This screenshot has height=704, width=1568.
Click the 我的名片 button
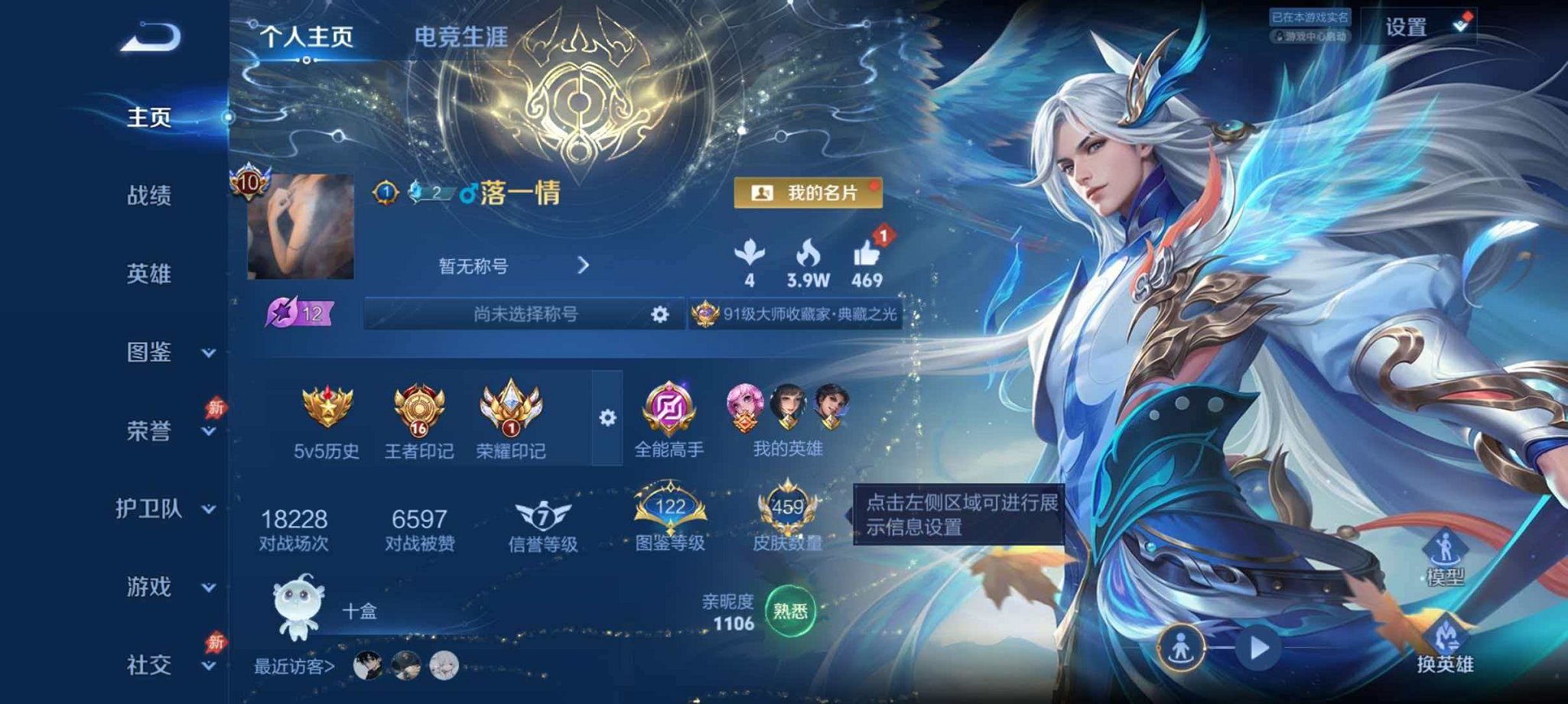click(x=807, y=193)
